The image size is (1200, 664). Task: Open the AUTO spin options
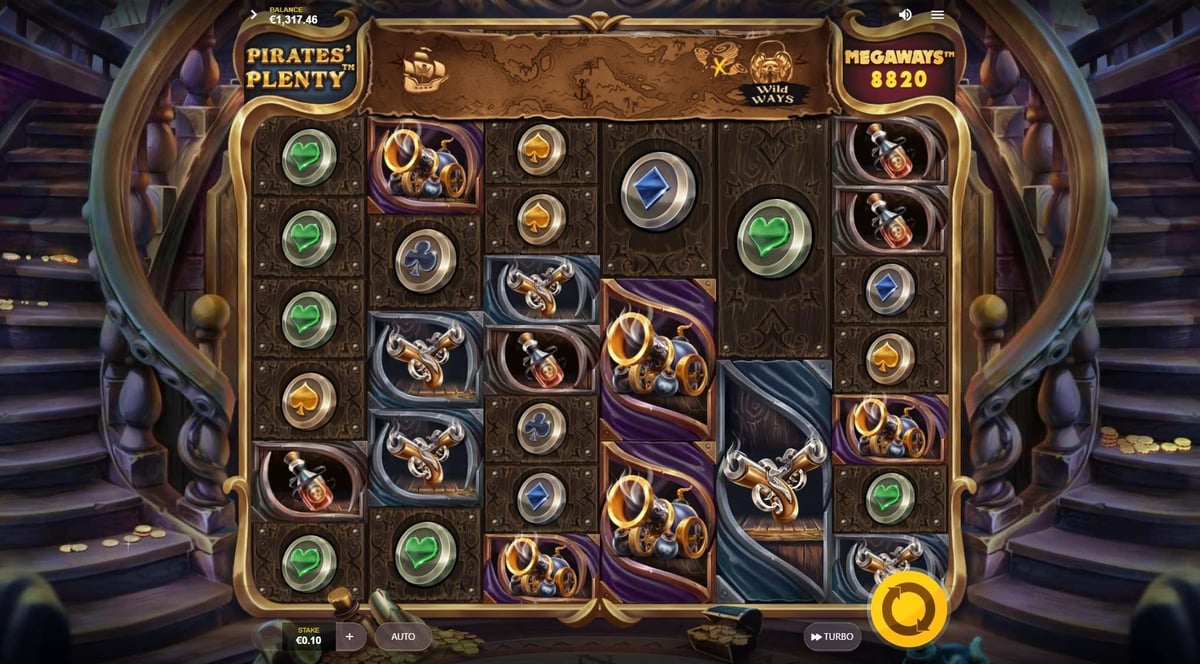point(403,636)
